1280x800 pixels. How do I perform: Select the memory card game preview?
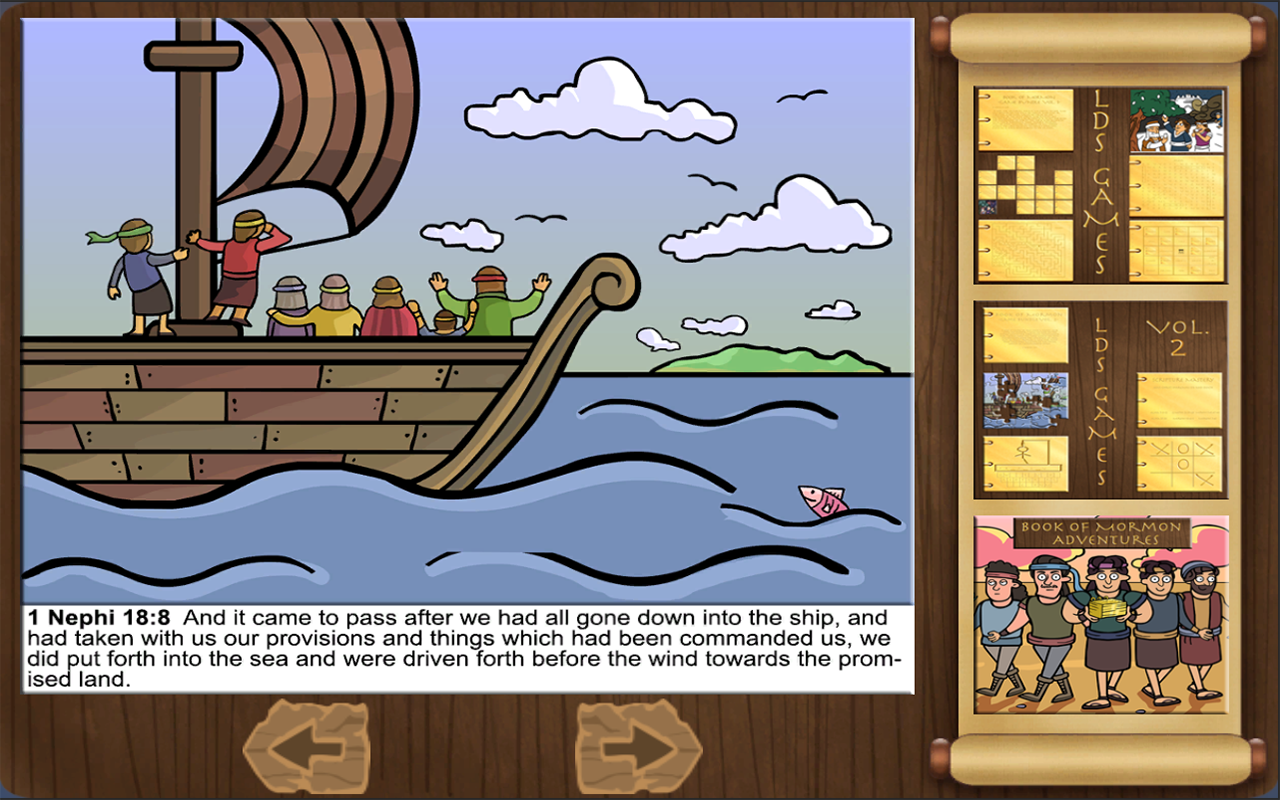click(x=1026, y=185)
